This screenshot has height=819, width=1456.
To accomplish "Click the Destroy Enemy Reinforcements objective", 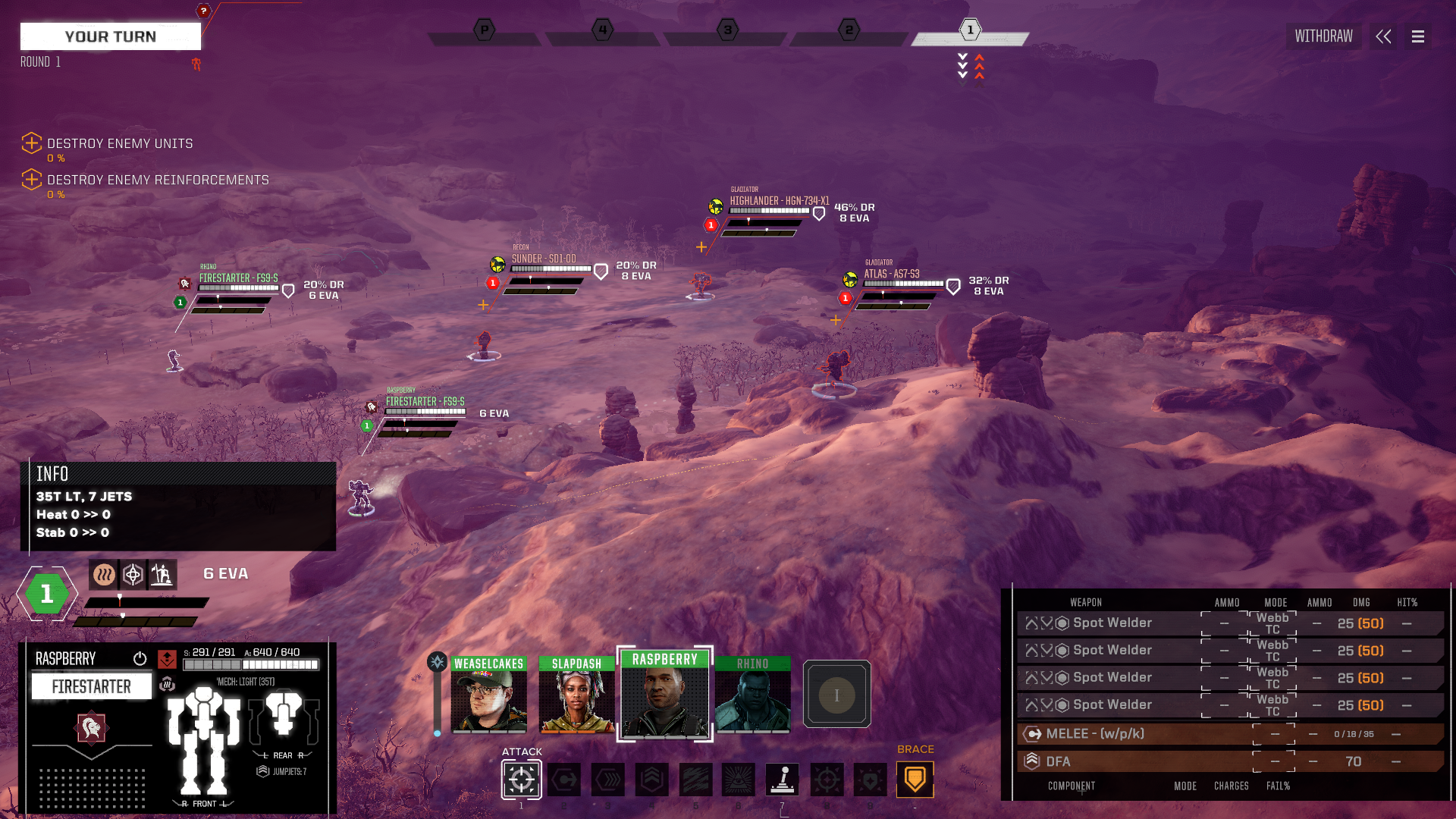I will coord(158,180).
